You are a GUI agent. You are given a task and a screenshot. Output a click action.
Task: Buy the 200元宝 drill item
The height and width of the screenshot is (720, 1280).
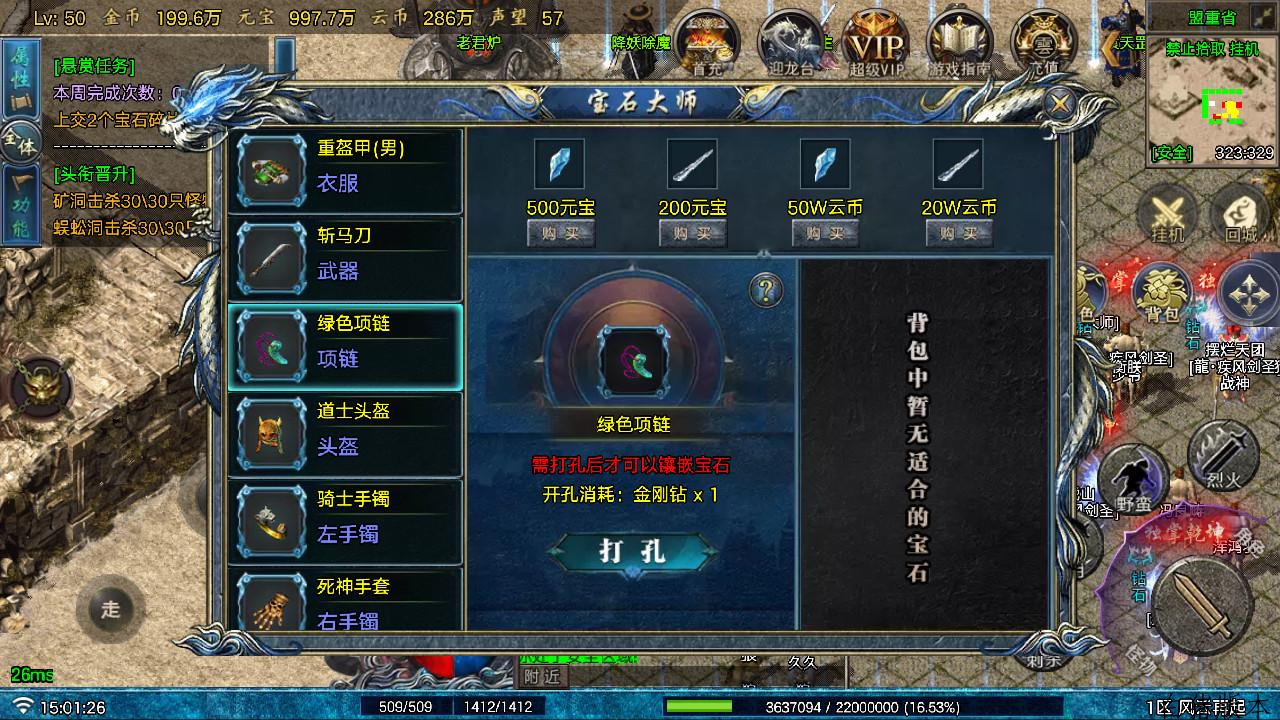[x=692, y=233]
